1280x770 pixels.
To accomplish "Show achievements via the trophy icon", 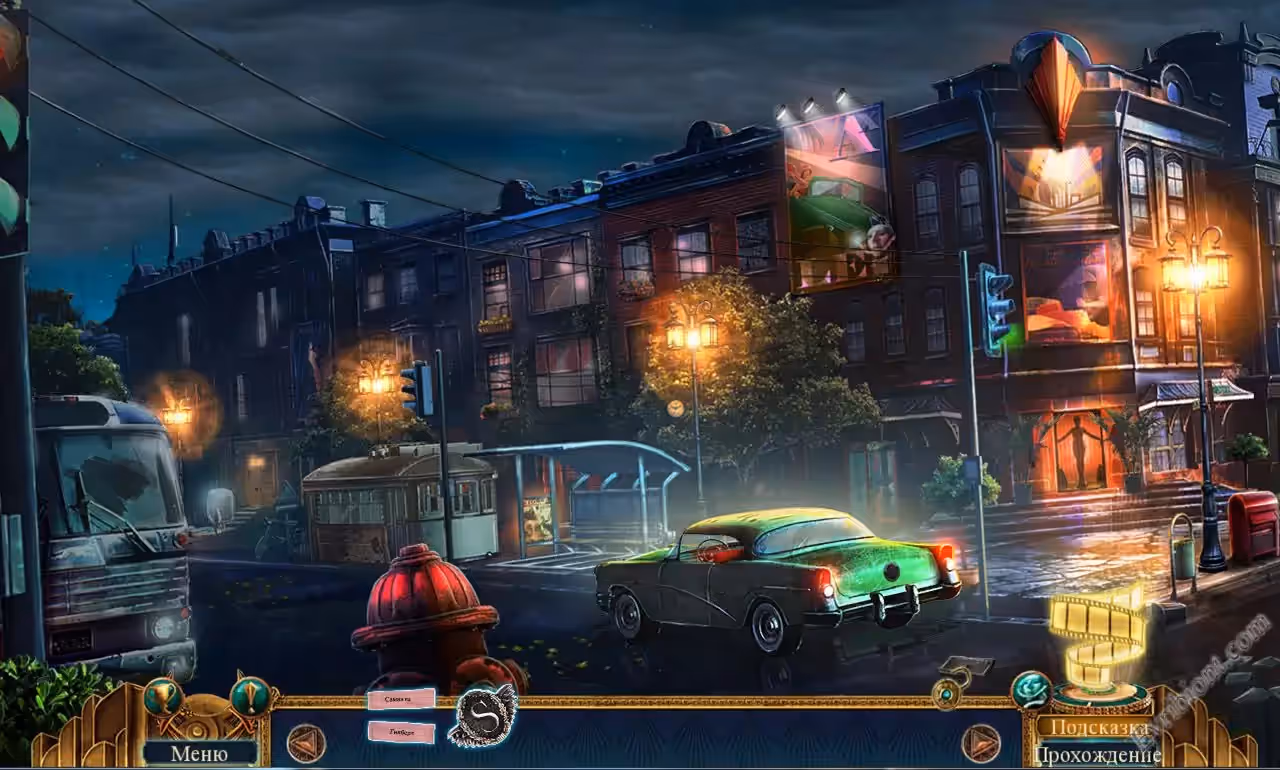I will 161,696.
